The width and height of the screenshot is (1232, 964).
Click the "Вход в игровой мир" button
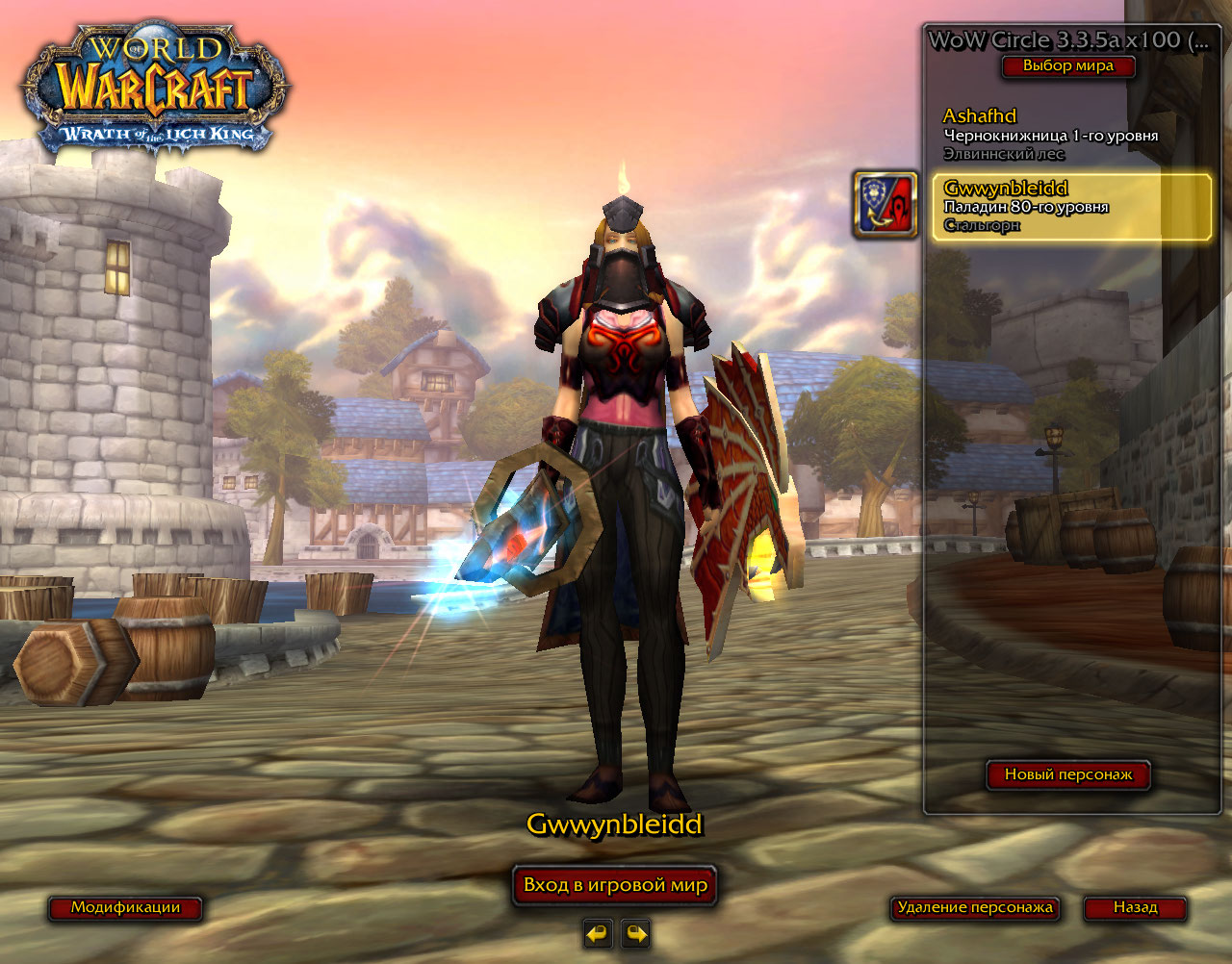[x=615, y=885]
